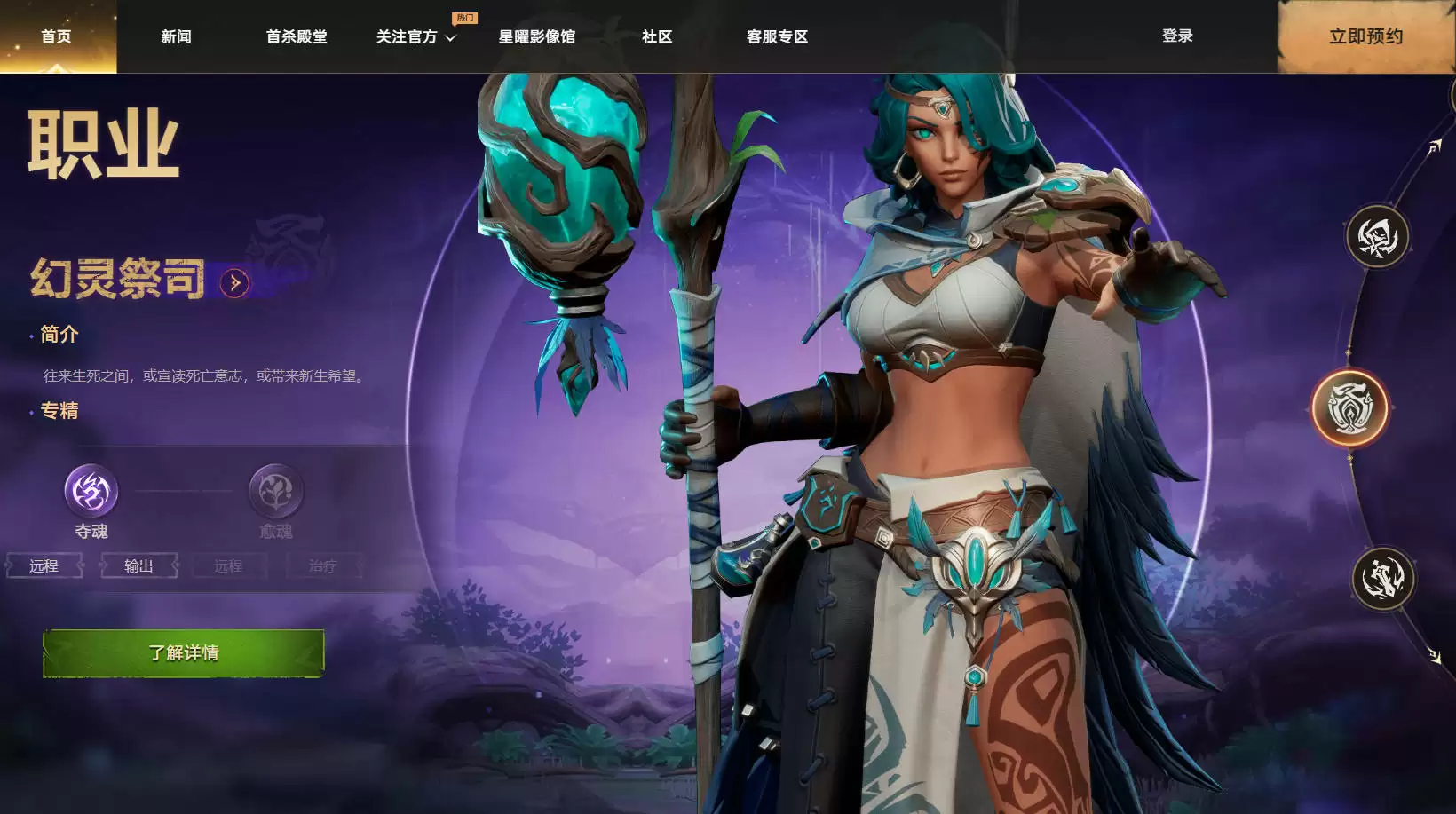The width and height of the screenshot is (1456, 814).
Task: Click the 立即预约 pre-register button
Action: [1365, 36]
